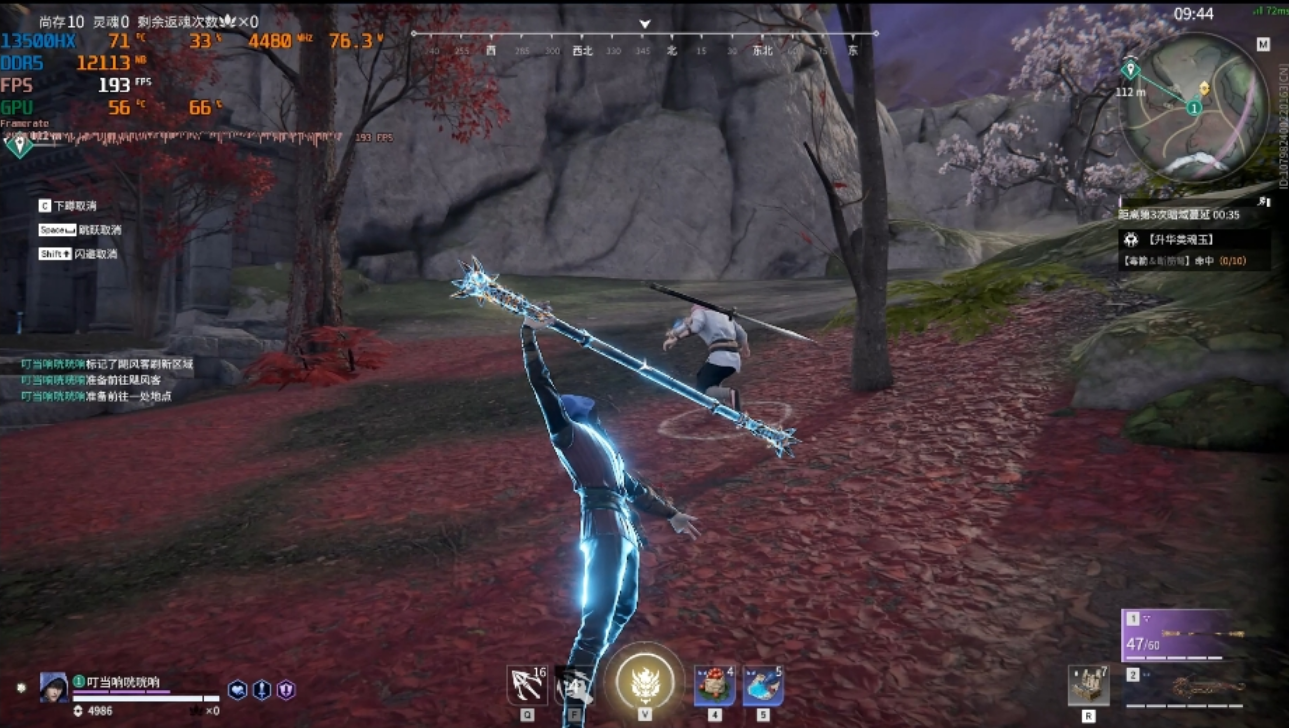The image size is (1289, 728).
Task: Use the blue healing item
Action: pos(763,687)
